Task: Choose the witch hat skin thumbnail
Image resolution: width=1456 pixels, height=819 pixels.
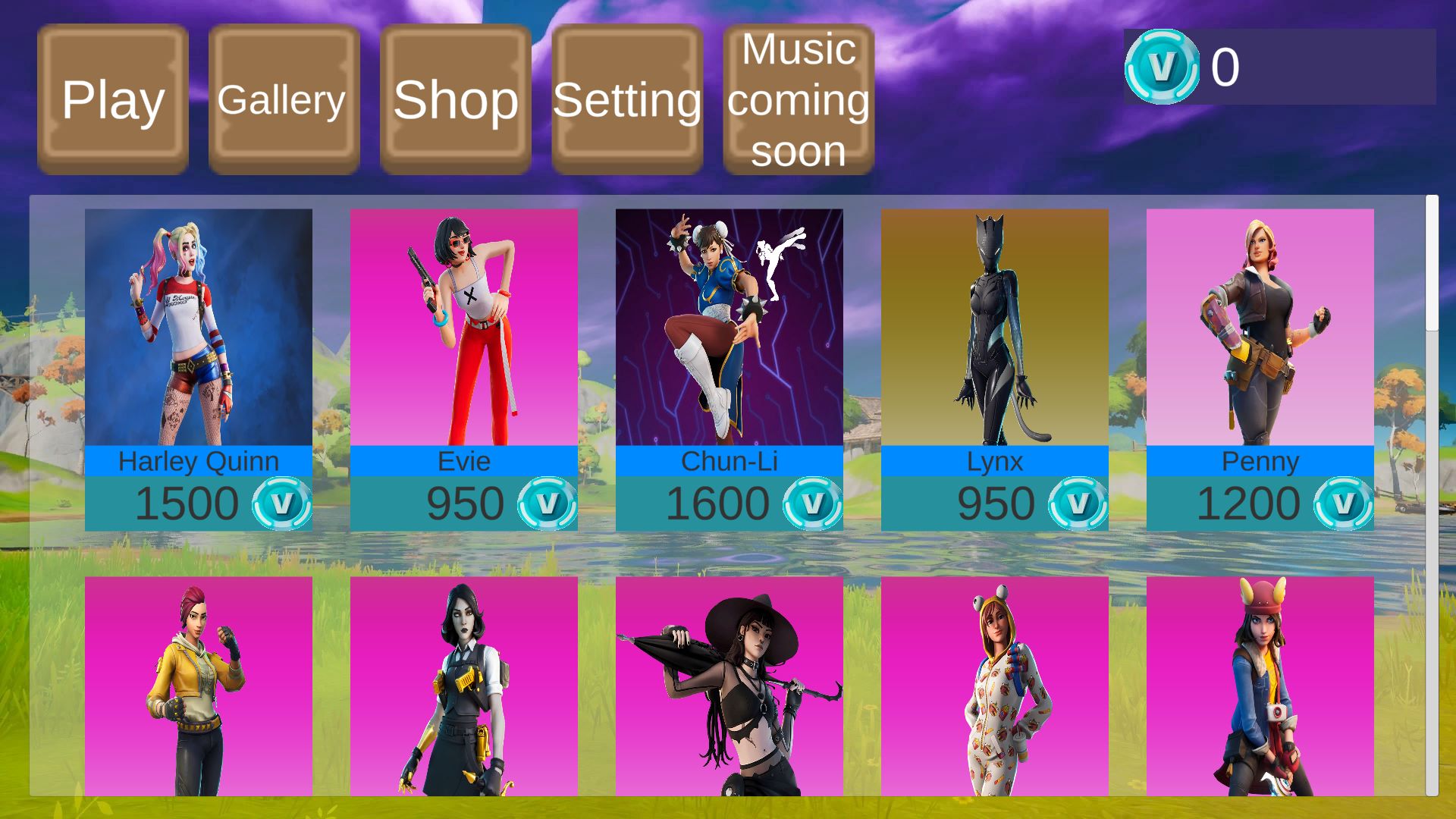Action: pyautogui.click(x=730, y=686)
